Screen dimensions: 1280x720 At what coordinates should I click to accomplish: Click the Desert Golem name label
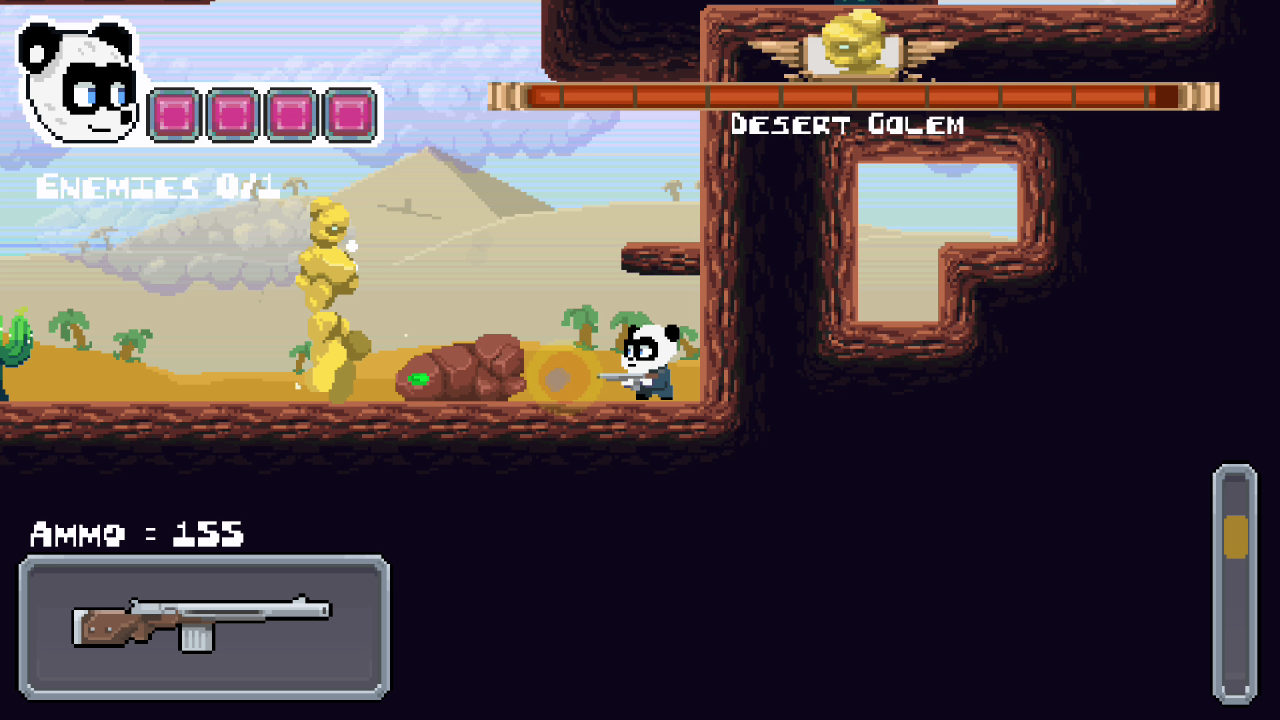point(848,124)
